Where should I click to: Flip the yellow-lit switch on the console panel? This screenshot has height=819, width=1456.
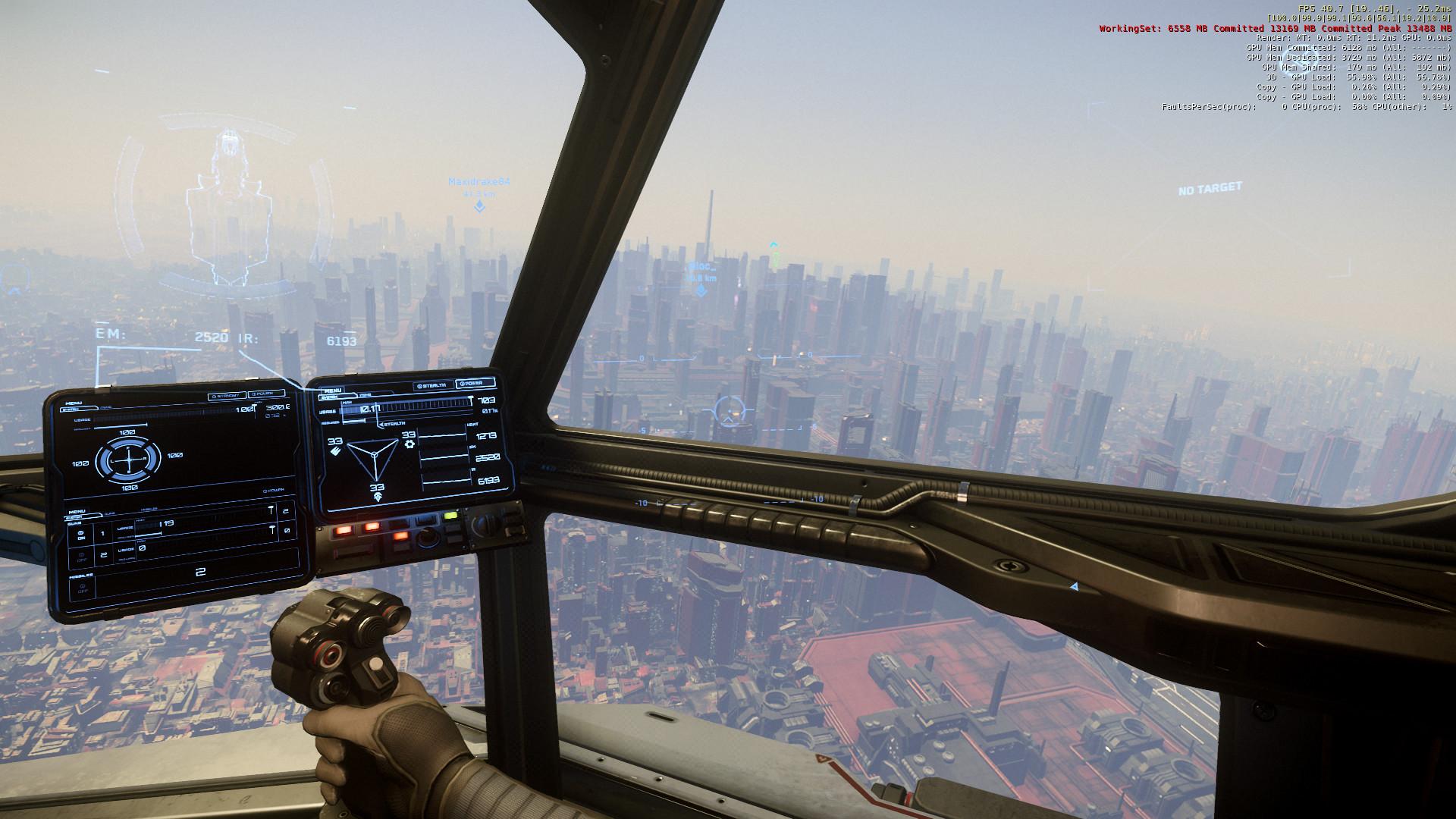point(450,516)
